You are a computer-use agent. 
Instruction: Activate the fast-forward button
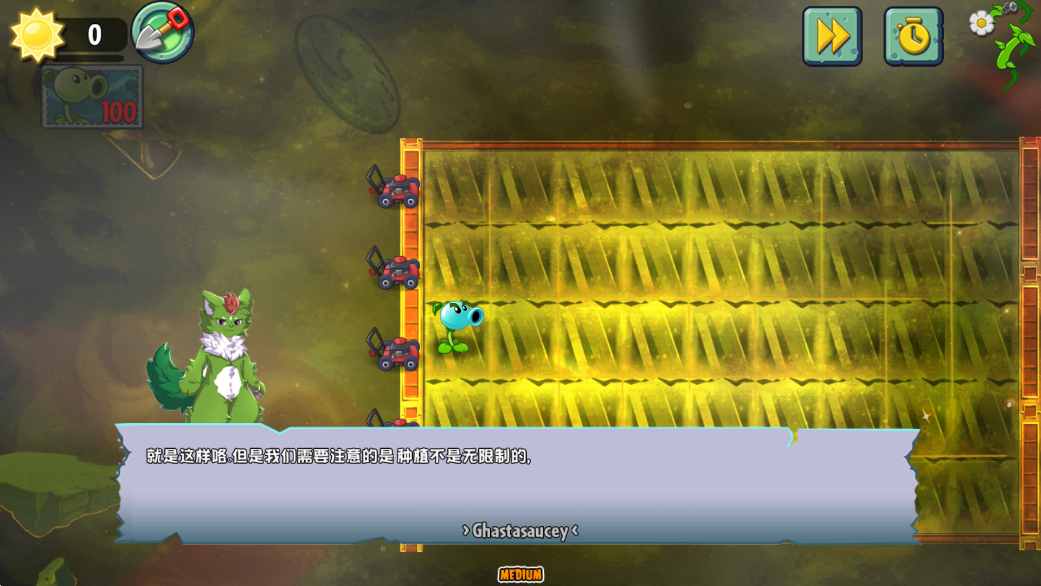(x=831, y=37)
